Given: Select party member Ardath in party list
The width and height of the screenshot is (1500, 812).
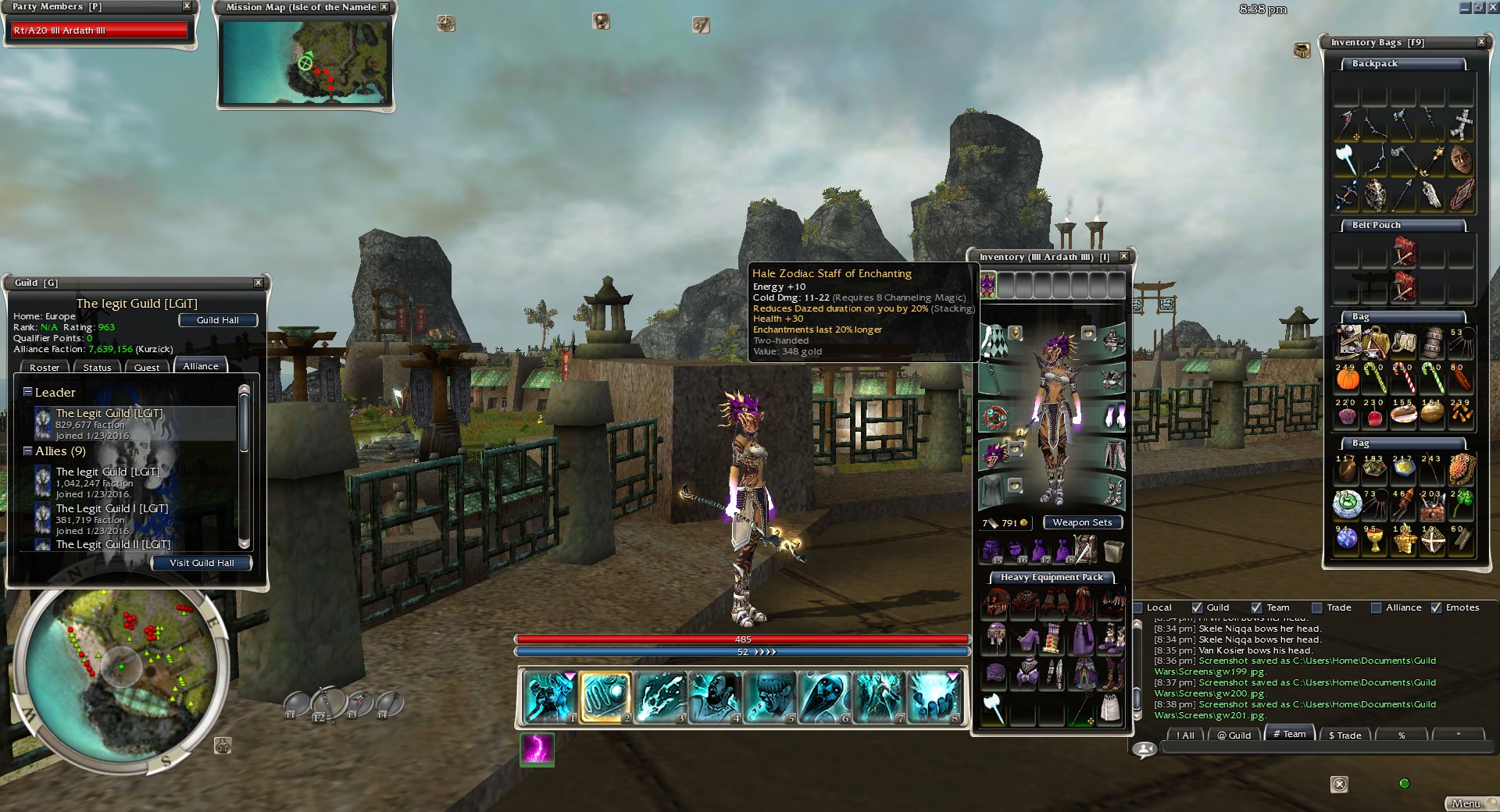Looking at the screenshot, I should [x=99, y=30].
